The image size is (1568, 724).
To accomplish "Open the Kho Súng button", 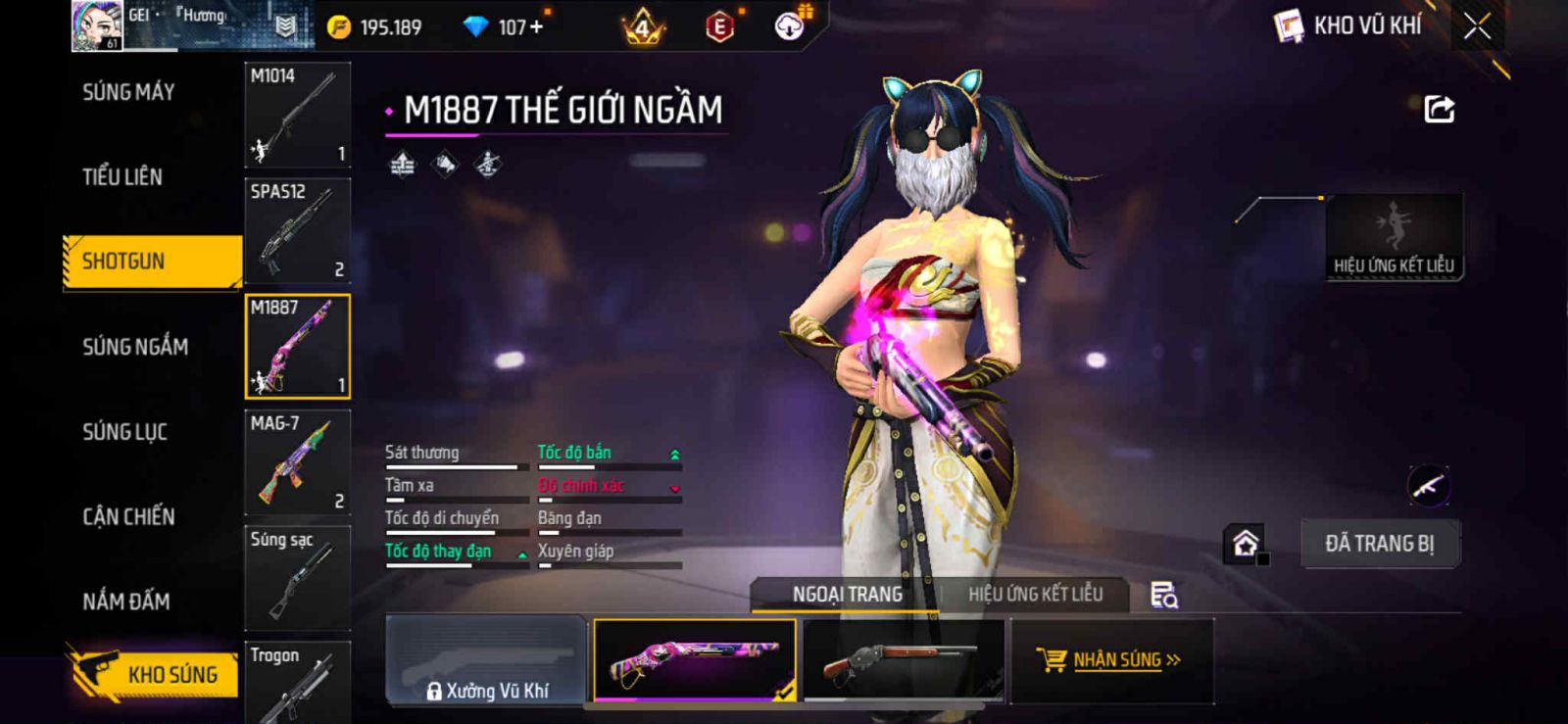I will (x=154, y=674).
